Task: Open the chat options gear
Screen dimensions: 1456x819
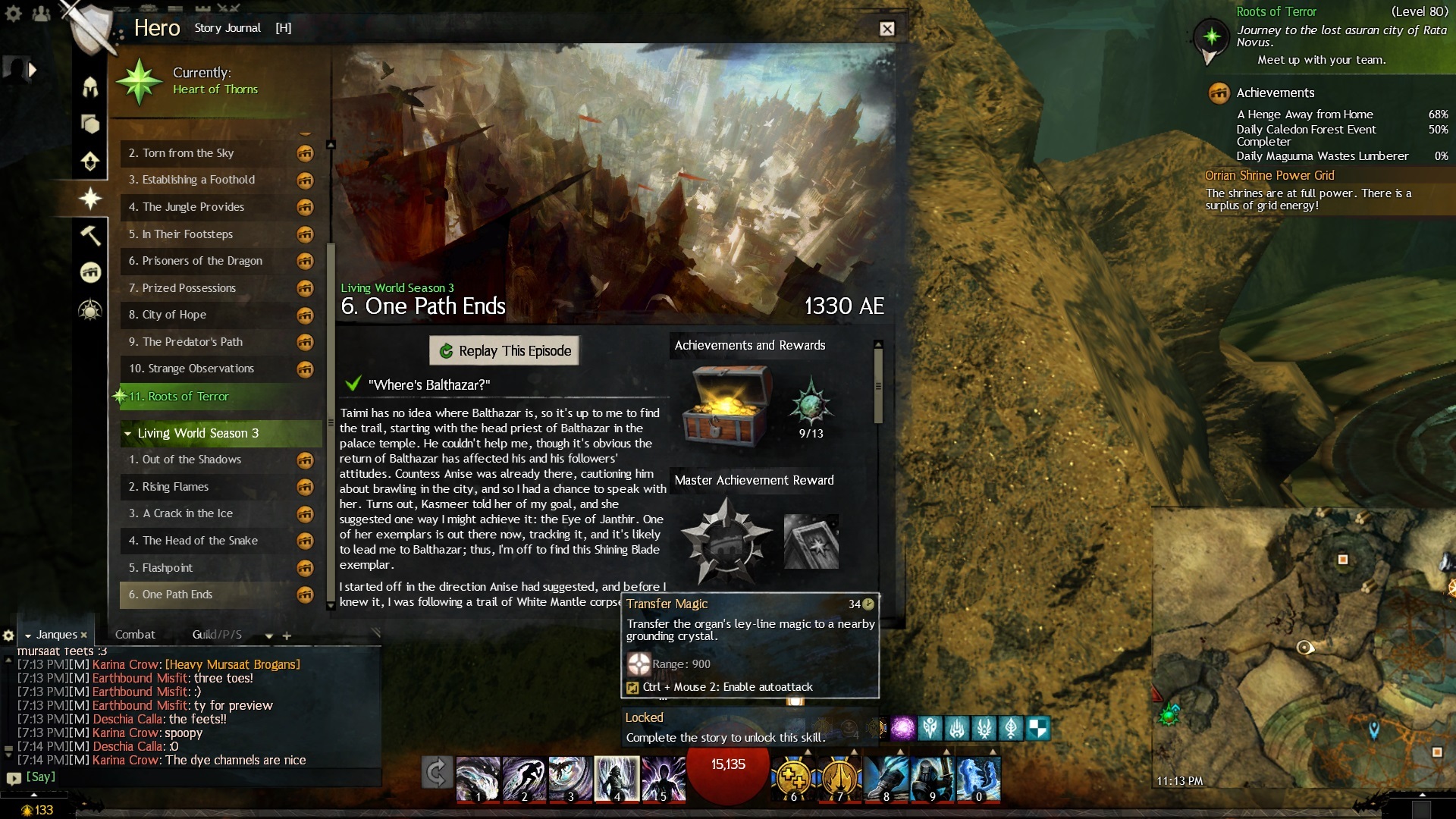Action: coord(8,635)
